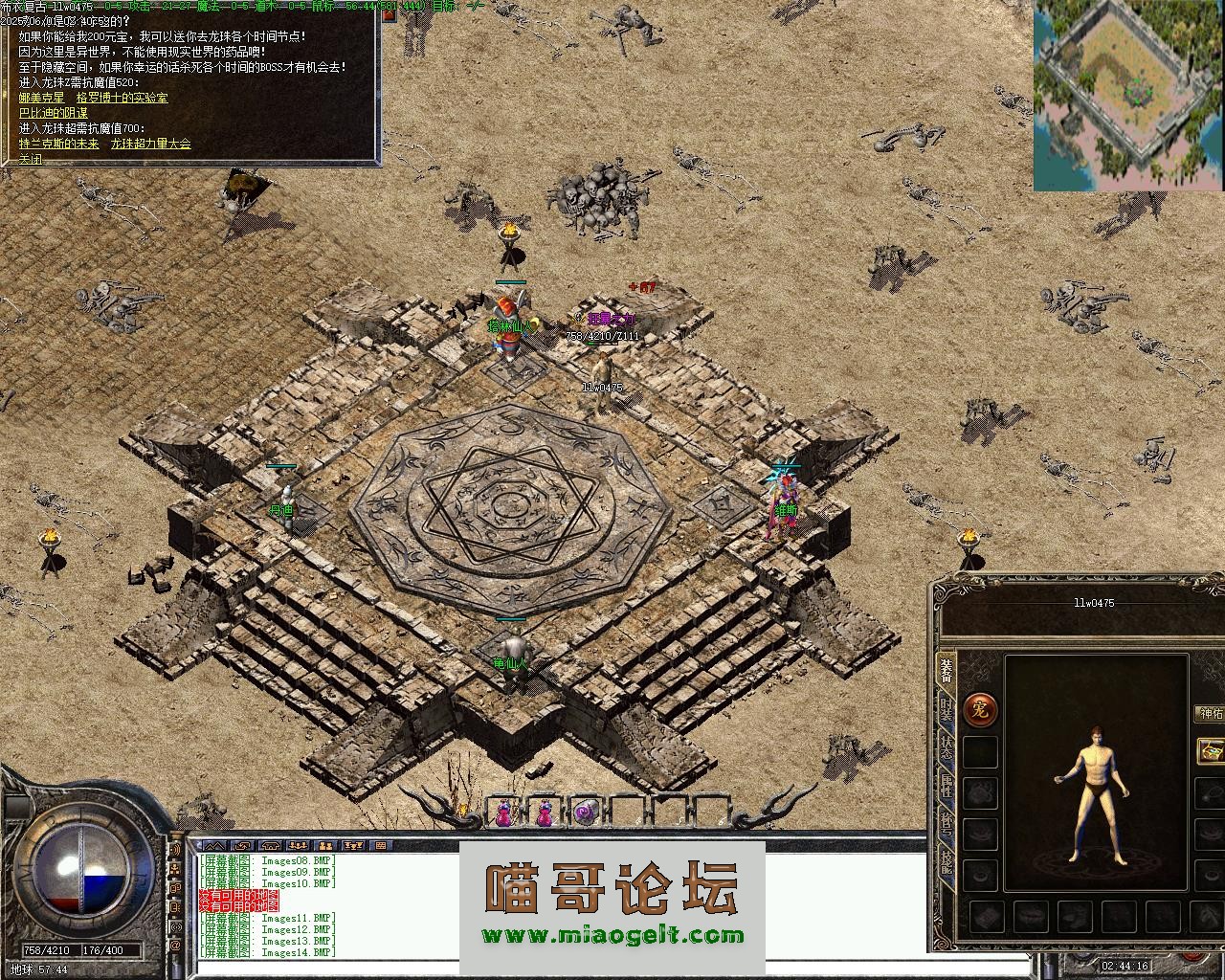This screenshot has height=980, width=1225.
Task: Open the minimap in the corner
Action: (1128, 95)
